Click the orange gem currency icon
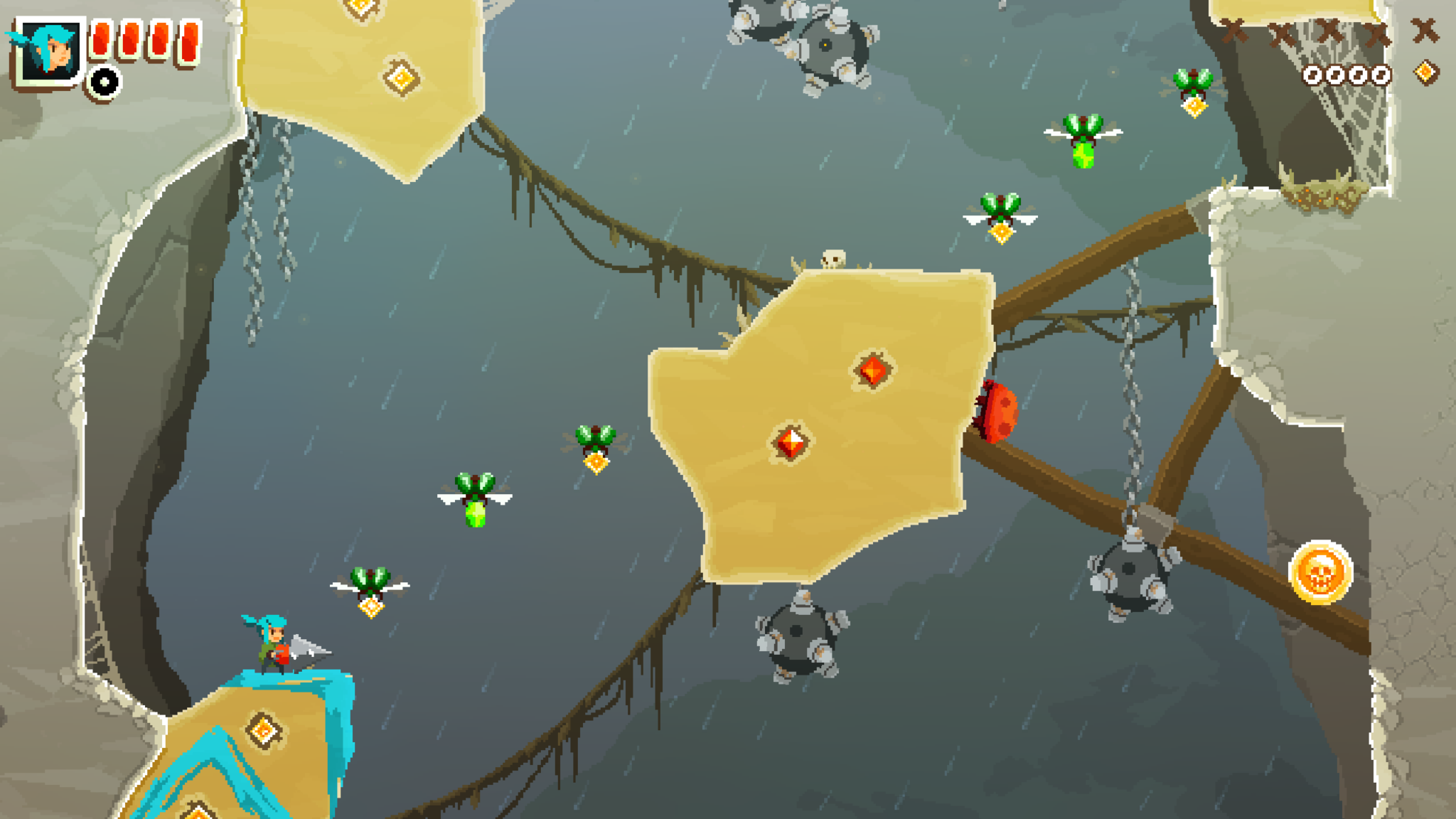 [1425, 73]
